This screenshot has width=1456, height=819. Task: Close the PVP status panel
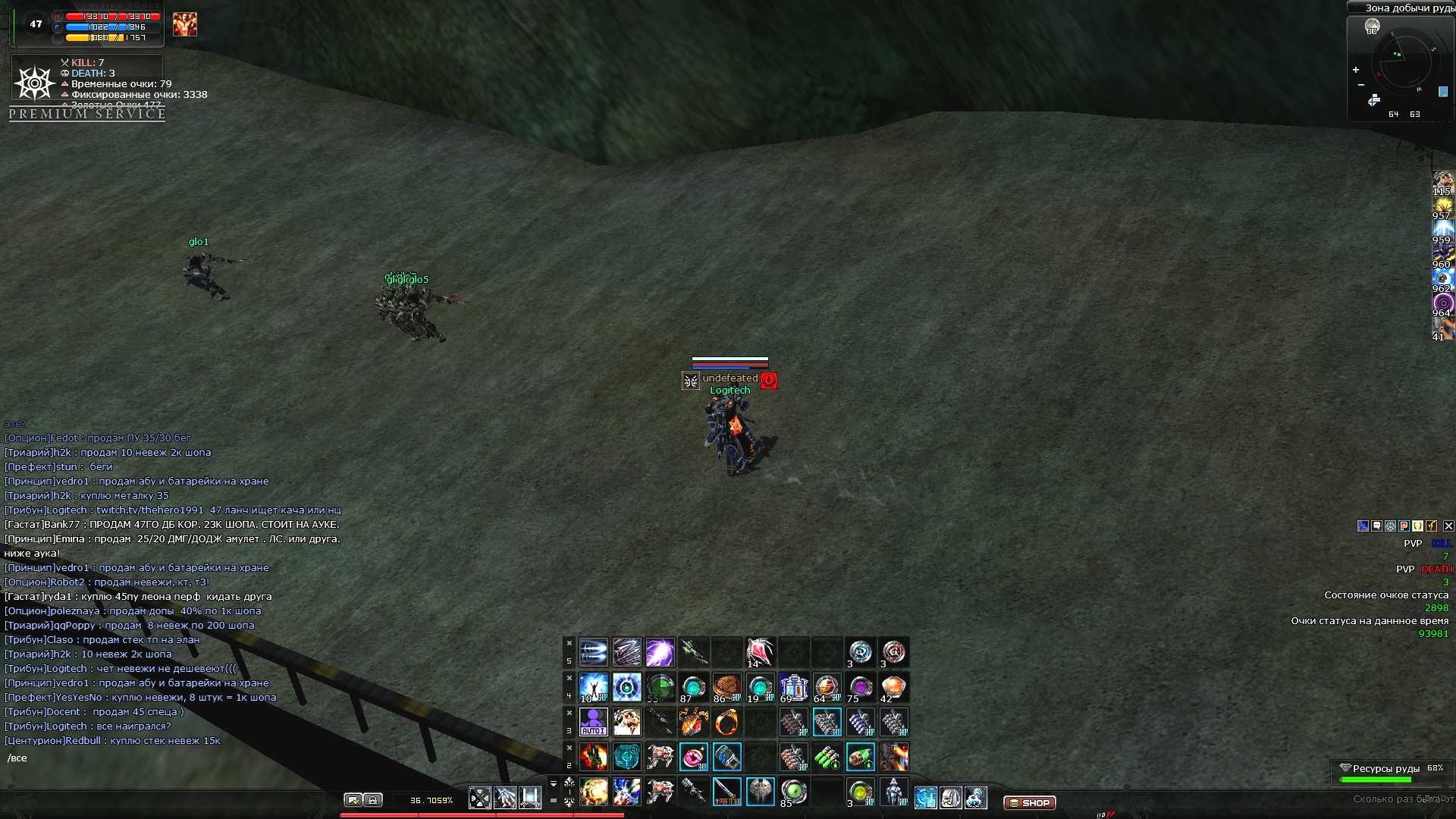click(x=1448, y=526)
